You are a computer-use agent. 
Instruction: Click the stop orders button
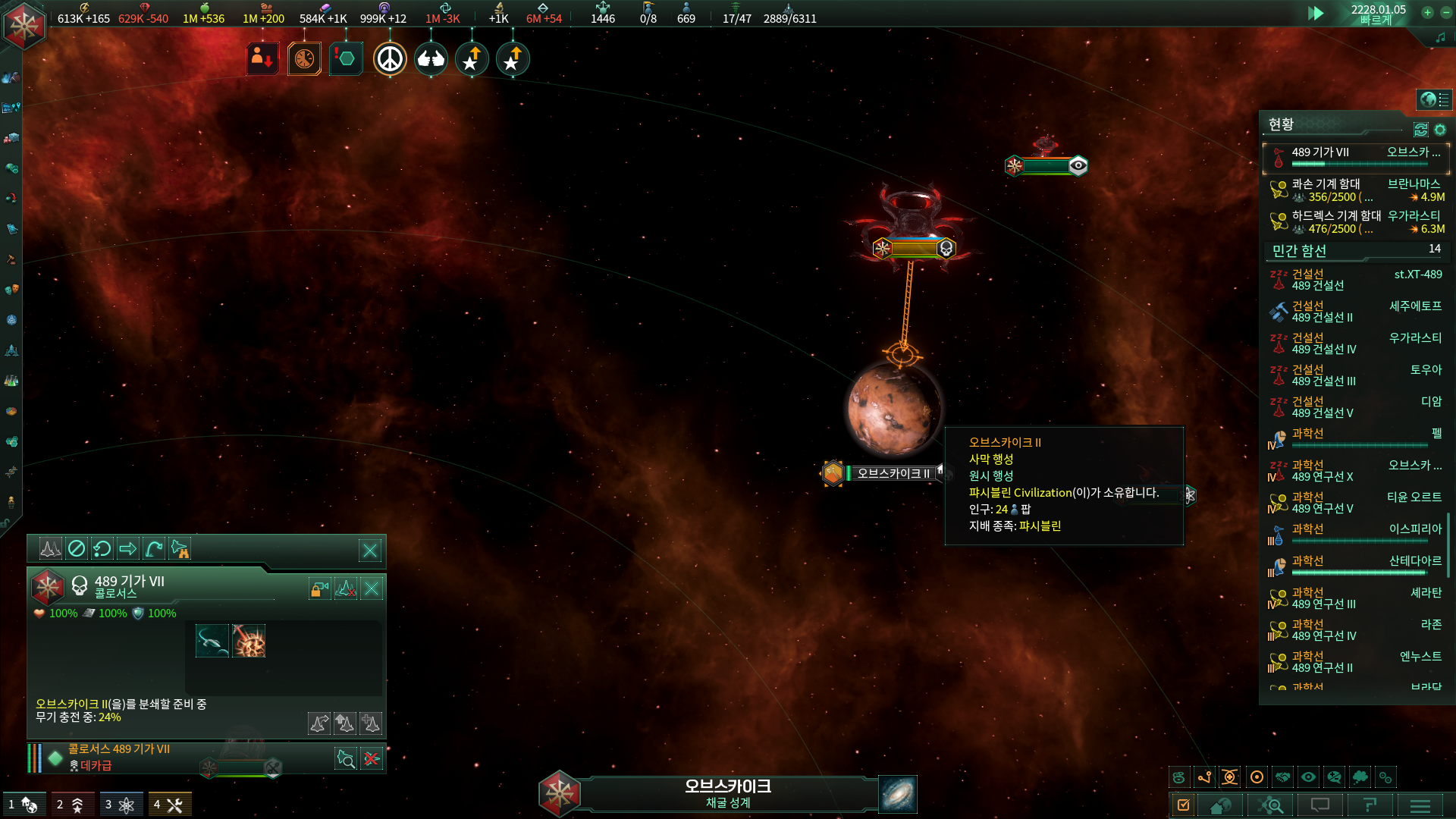point(77,548)
